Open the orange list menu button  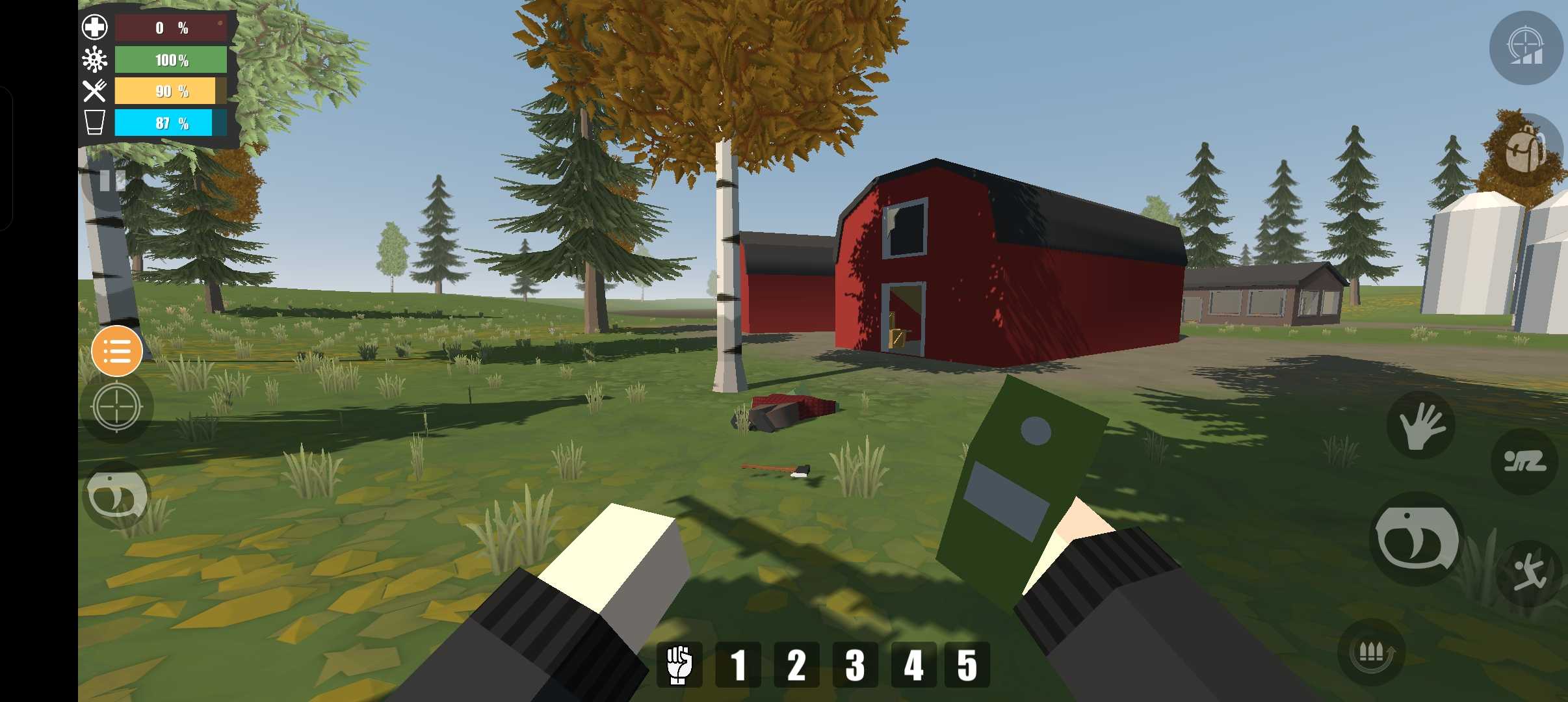(x=117, y=352)
